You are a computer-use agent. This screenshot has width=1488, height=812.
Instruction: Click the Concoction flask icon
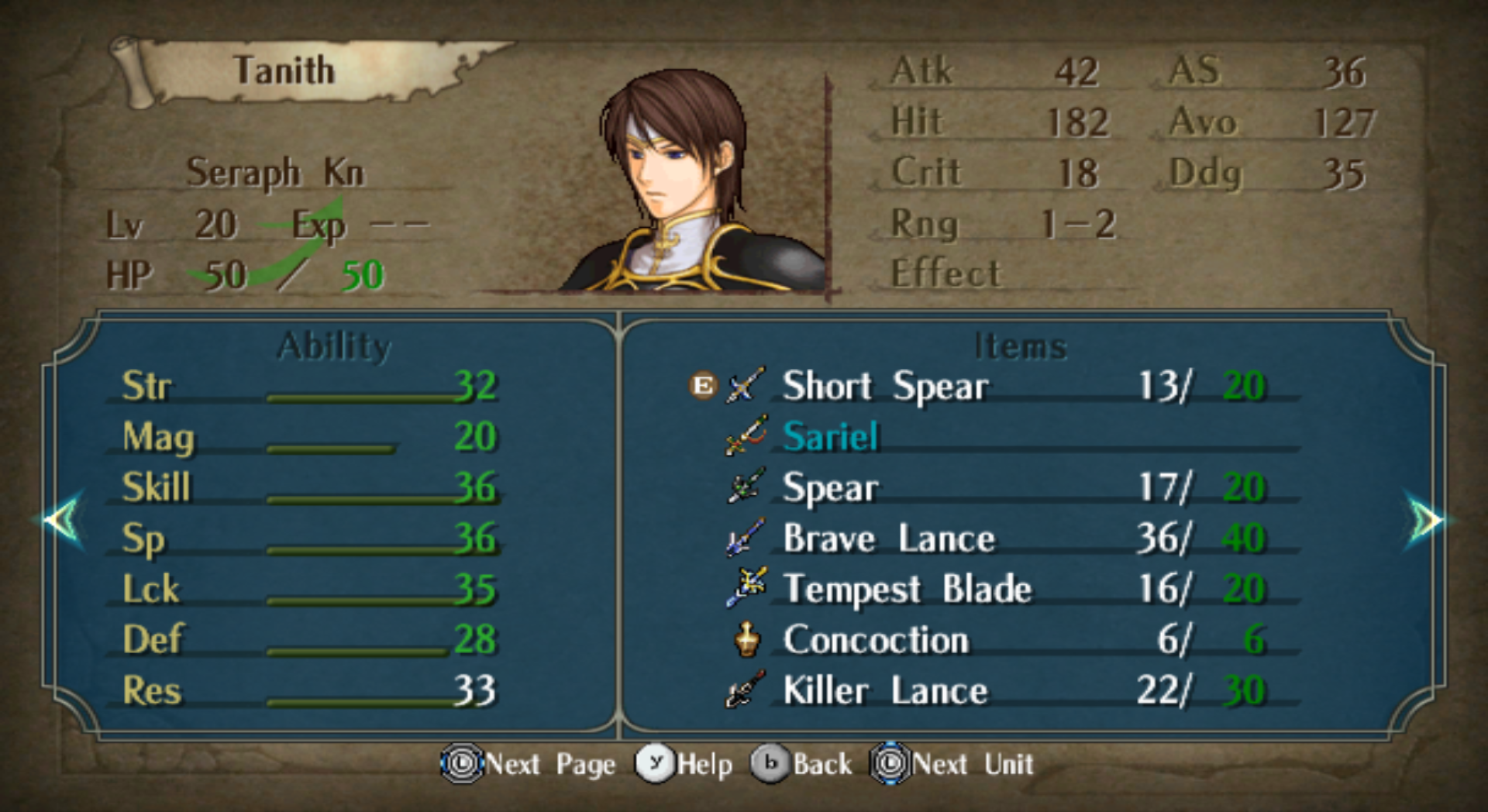(747, 640)
